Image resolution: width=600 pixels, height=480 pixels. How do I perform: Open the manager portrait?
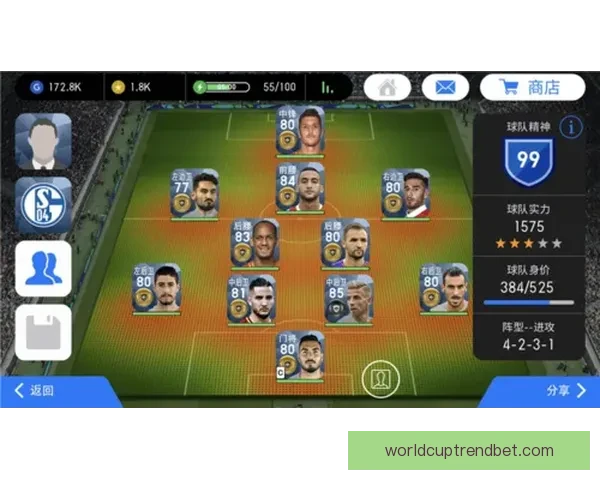[x=43, y=141]
